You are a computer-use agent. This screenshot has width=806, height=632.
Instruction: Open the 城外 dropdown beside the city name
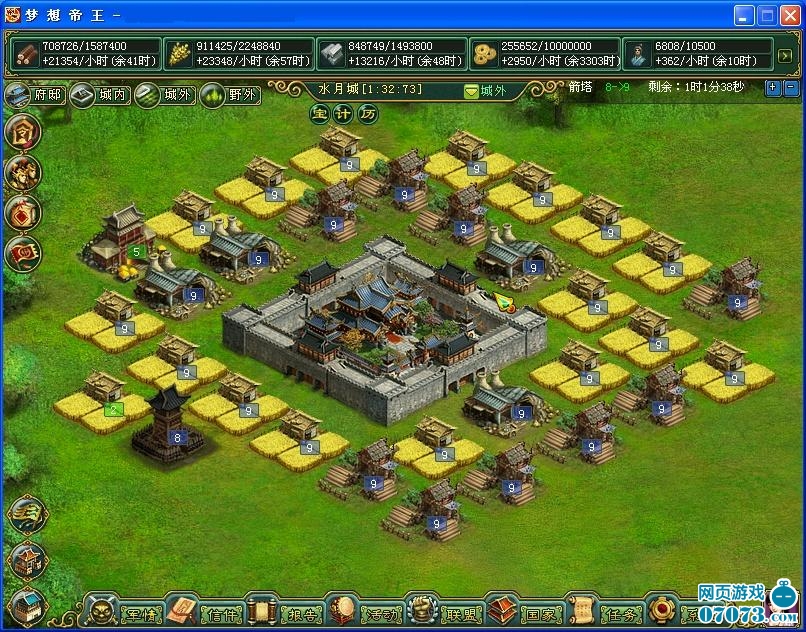[485, 91]
